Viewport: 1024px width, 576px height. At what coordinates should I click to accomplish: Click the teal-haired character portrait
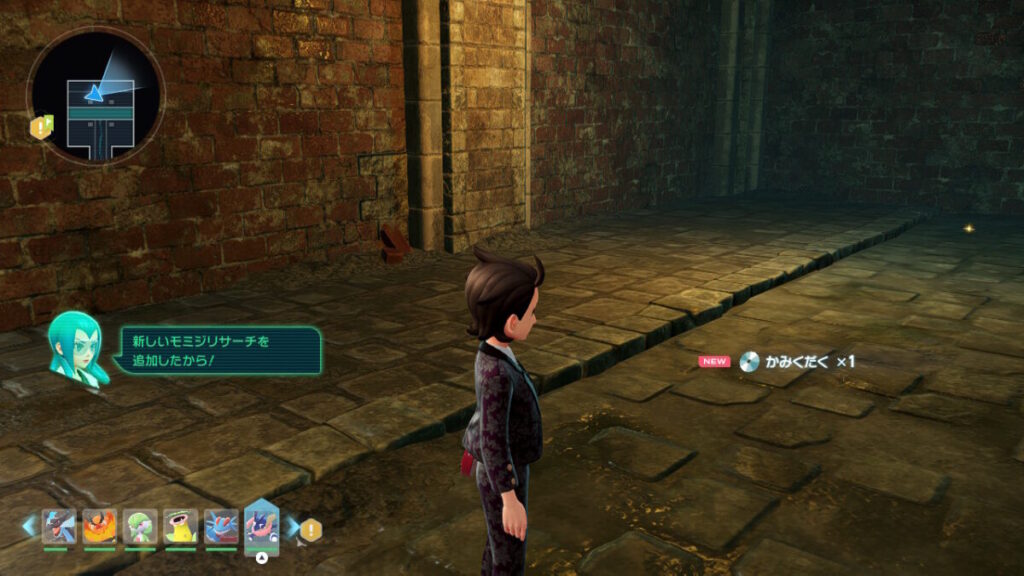(78, 347)
